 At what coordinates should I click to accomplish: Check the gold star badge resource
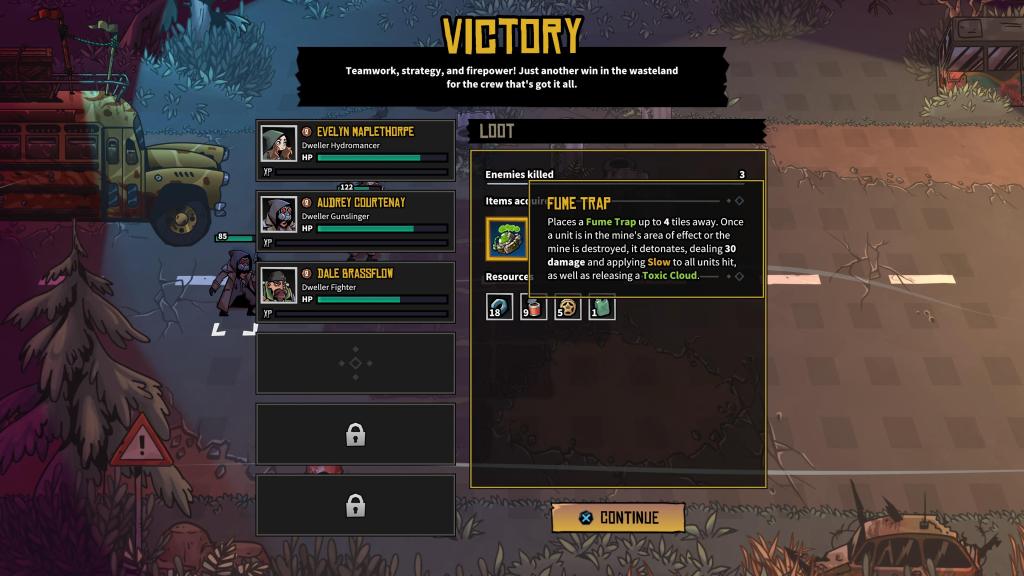point(568,307)
